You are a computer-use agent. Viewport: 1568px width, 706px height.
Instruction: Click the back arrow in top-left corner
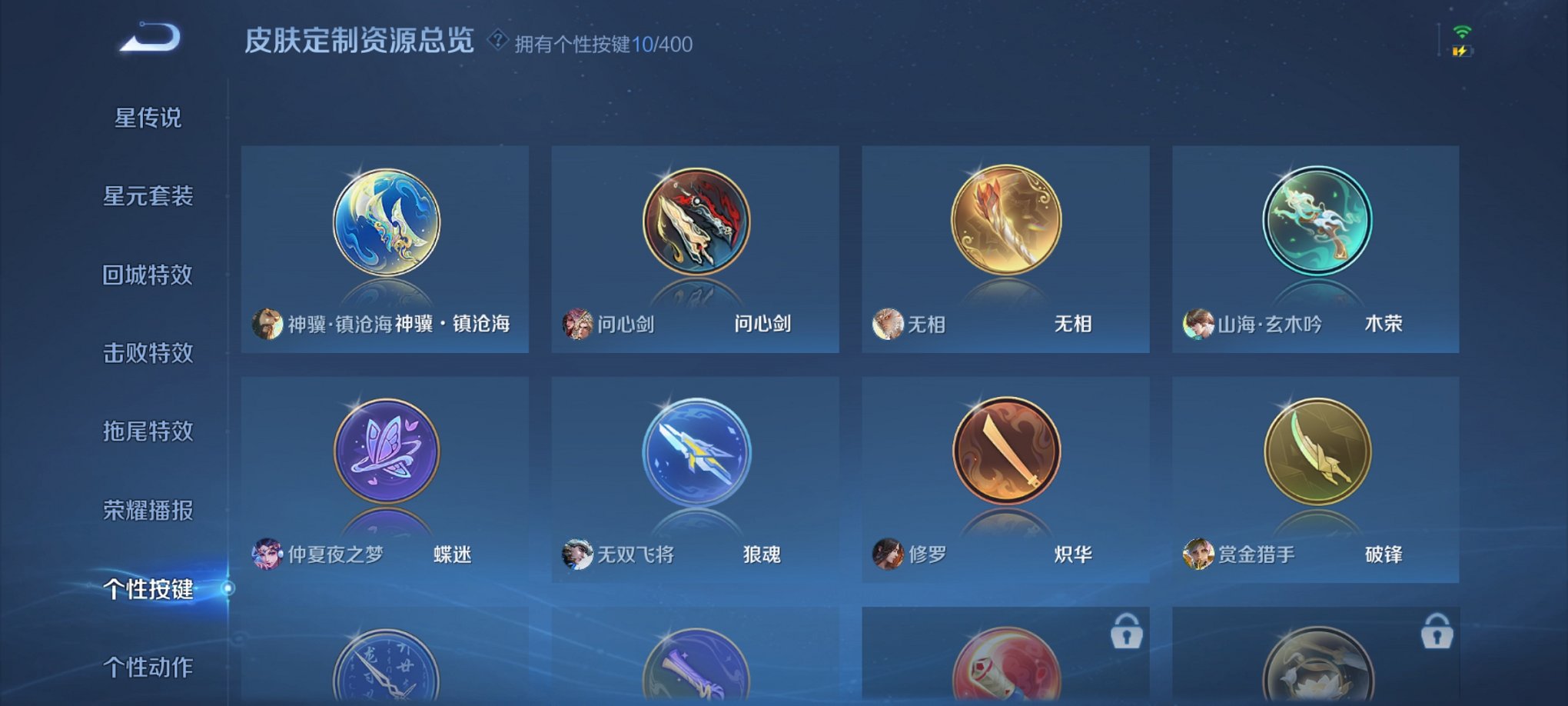pyautogui.click(x=151, y=35)
